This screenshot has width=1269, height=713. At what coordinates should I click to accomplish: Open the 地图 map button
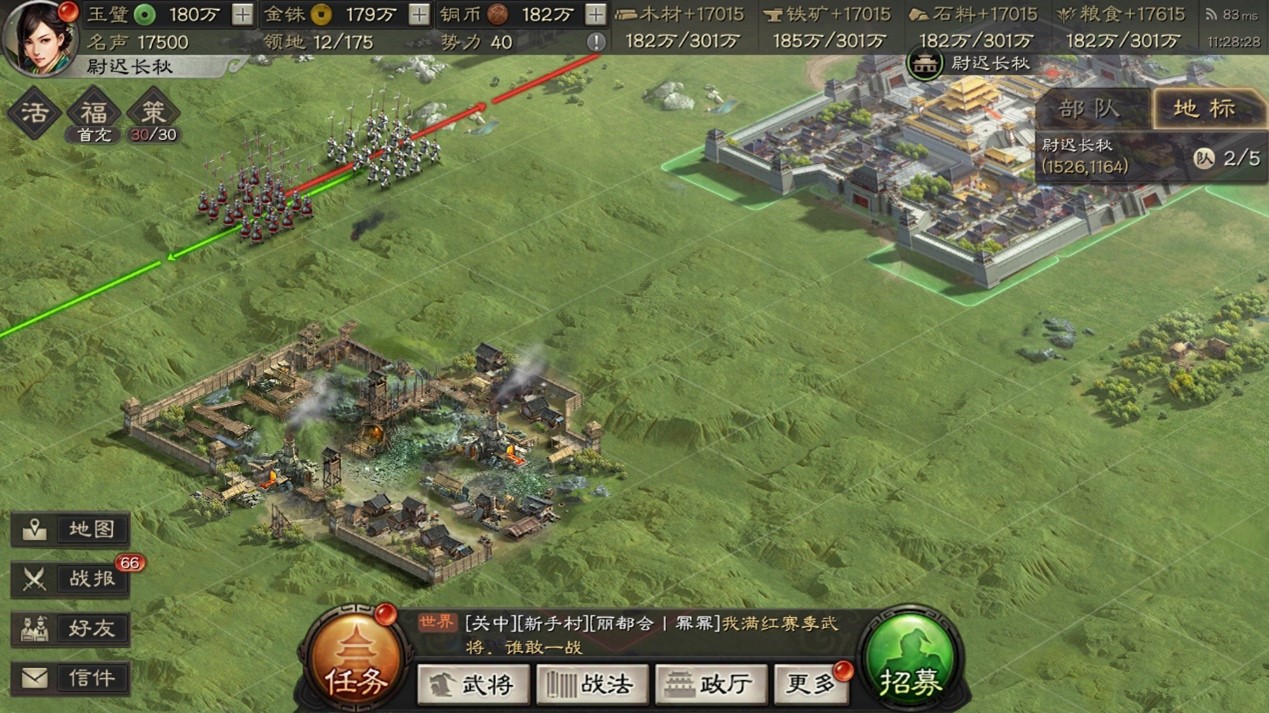(71, 530)
